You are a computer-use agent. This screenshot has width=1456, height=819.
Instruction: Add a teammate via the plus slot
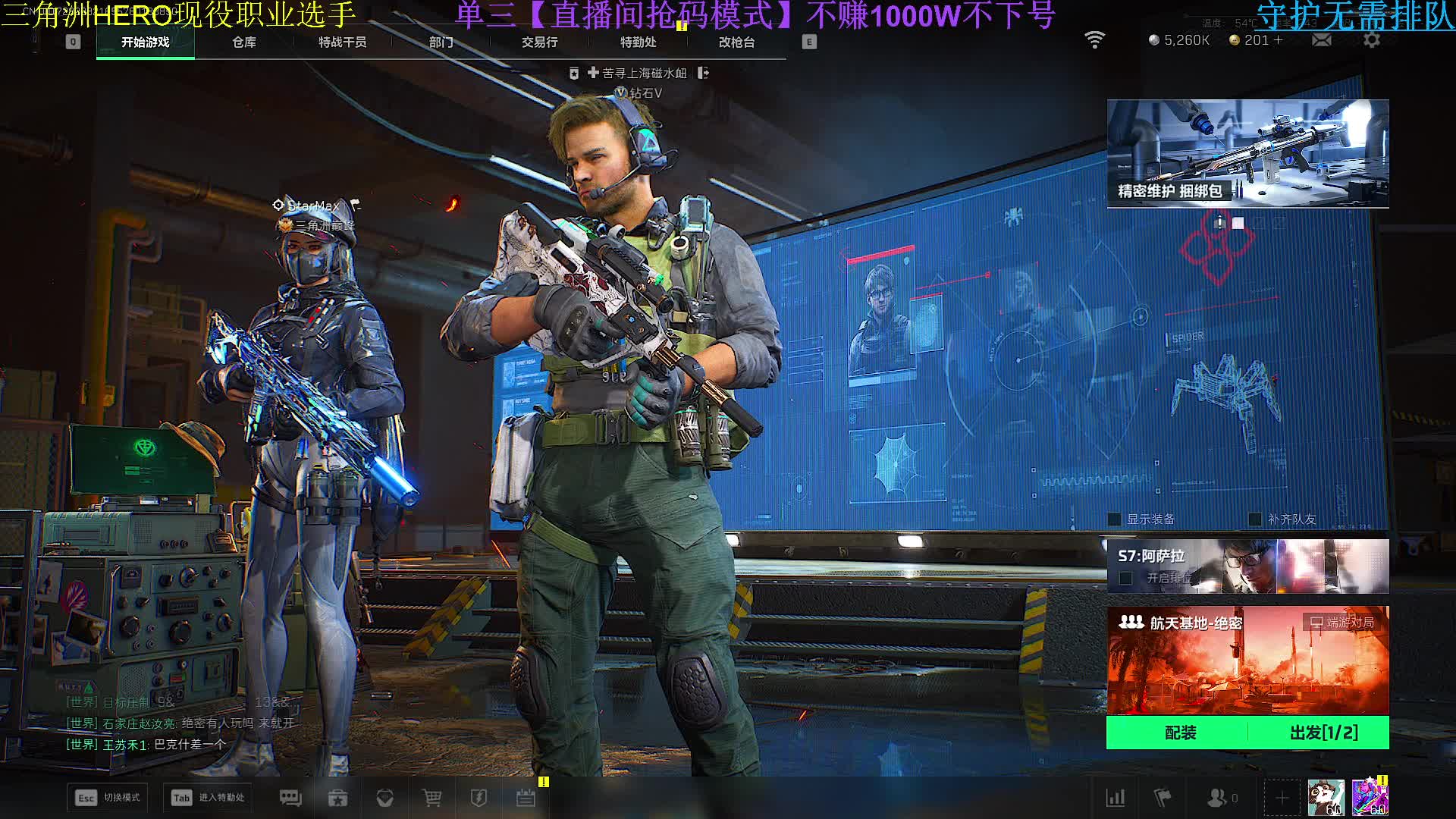pyautogui.click(x=1282, y=798)
